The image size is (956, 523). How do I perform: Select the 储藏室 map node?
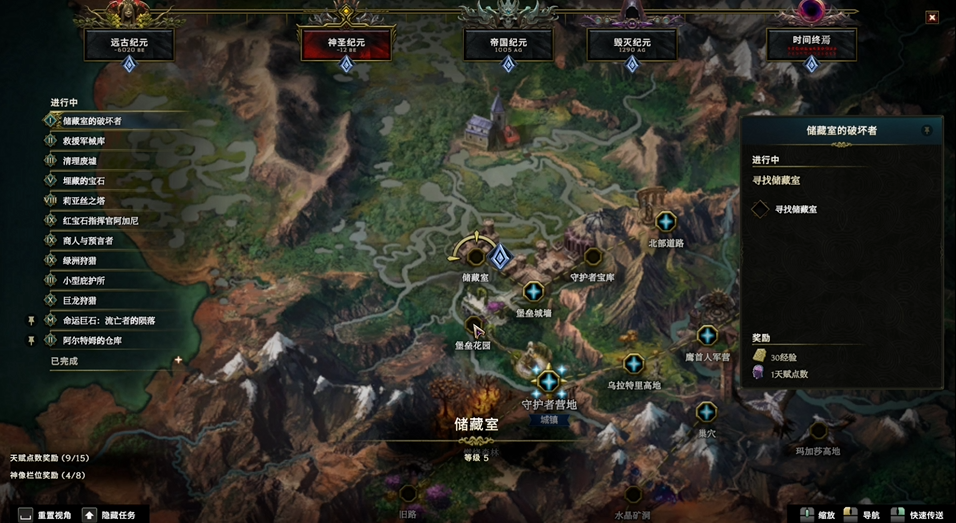475,257
